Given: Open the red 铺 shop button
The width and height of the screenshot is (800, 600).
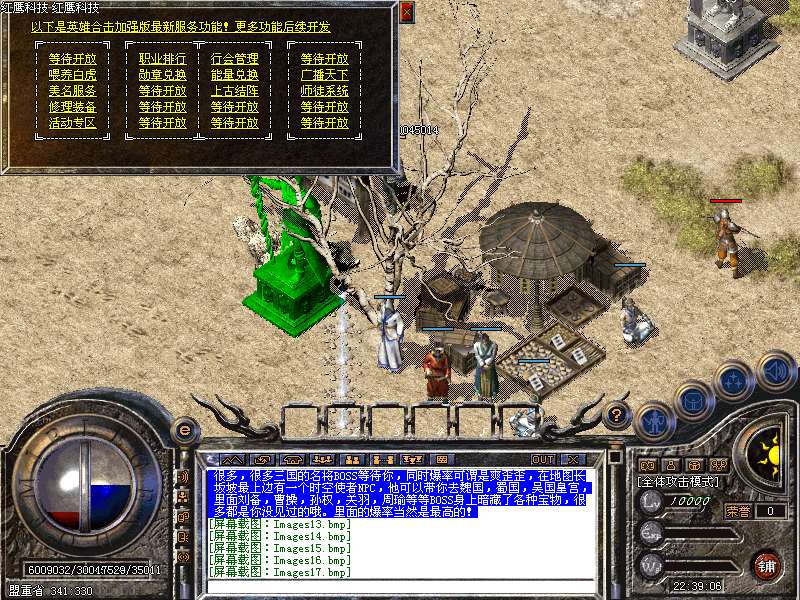Looking at the screenshot, I should click(x=766, y=564).
